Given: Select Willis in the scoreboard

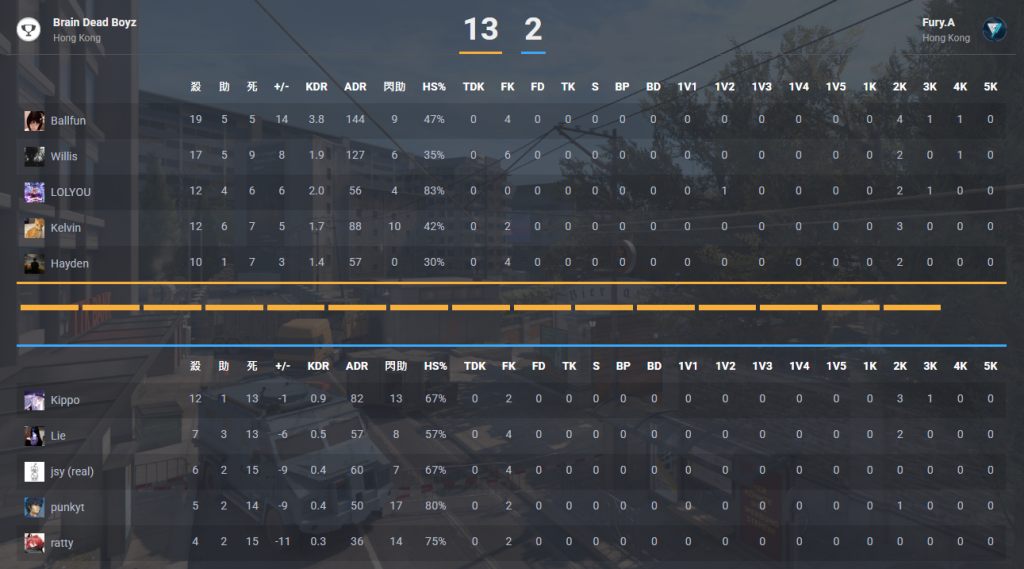Looking at the screenshot, I should pos(64,156).
